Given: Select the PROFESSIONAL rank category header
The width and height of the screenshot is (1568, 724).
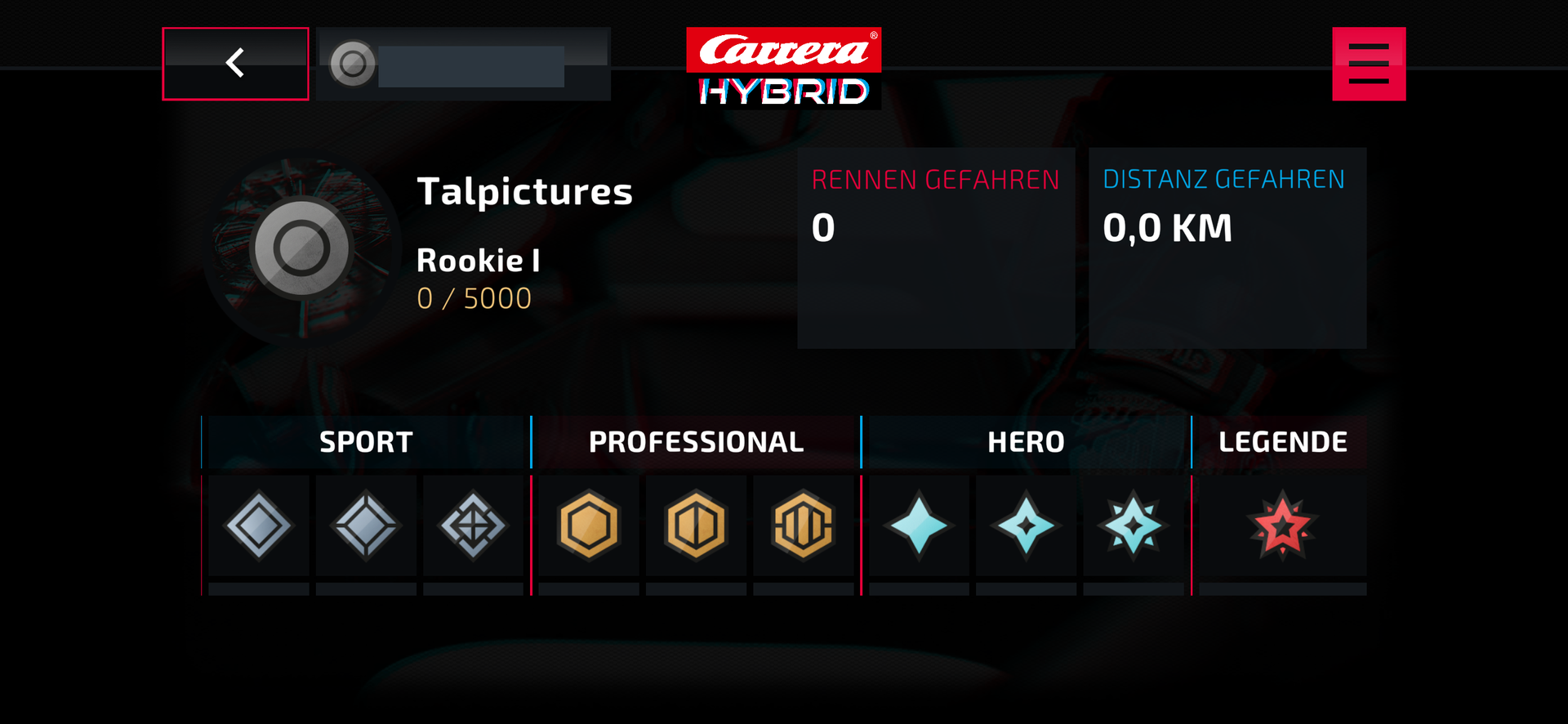Looking at the screenshot, I should 696,442.
